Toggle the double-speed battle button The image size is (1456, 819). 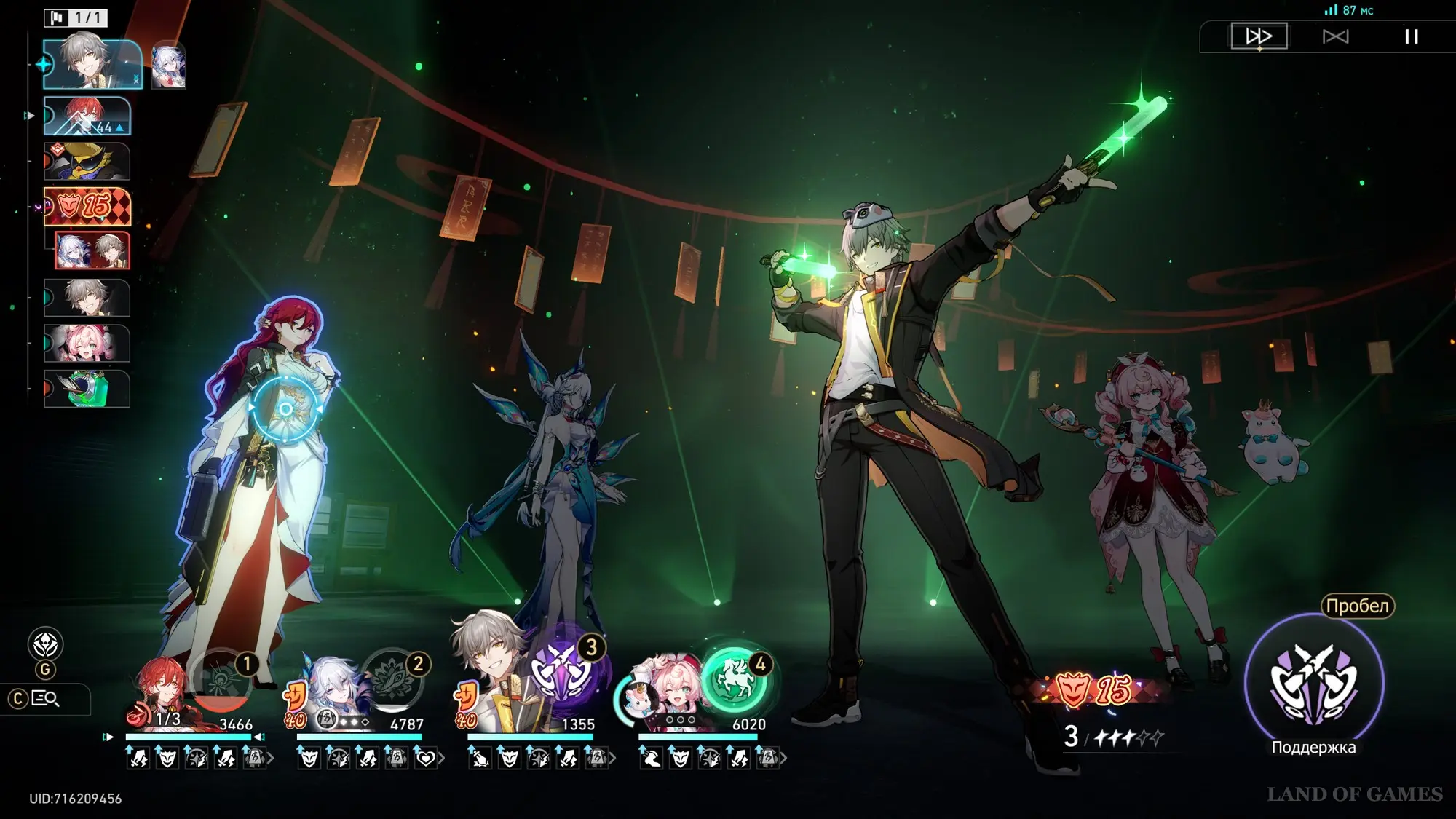click(1259, 36)
